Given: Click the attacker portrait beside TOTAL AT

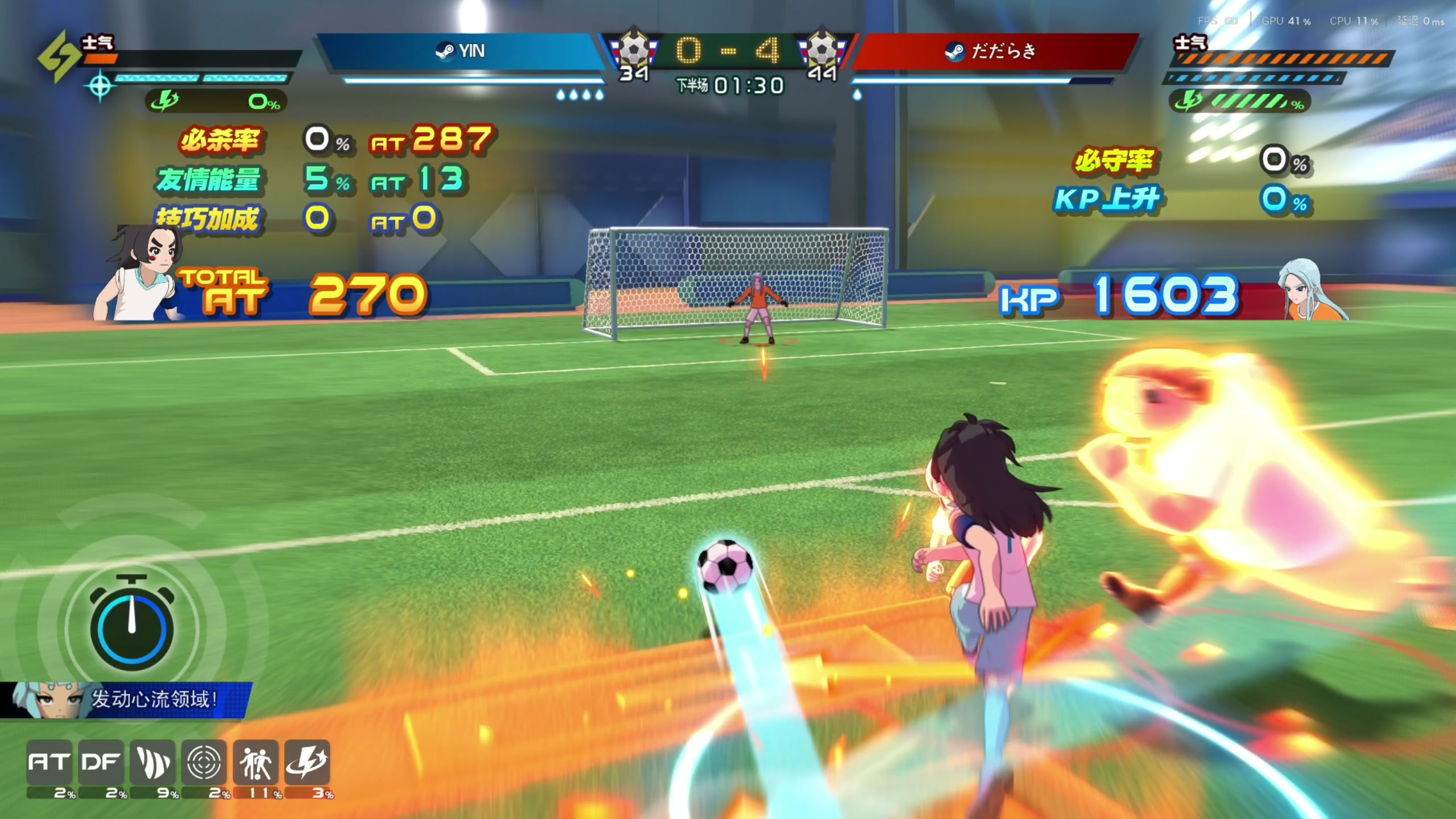Looking at the screenshot, I should pyautogui.click(x=142, y=274).
